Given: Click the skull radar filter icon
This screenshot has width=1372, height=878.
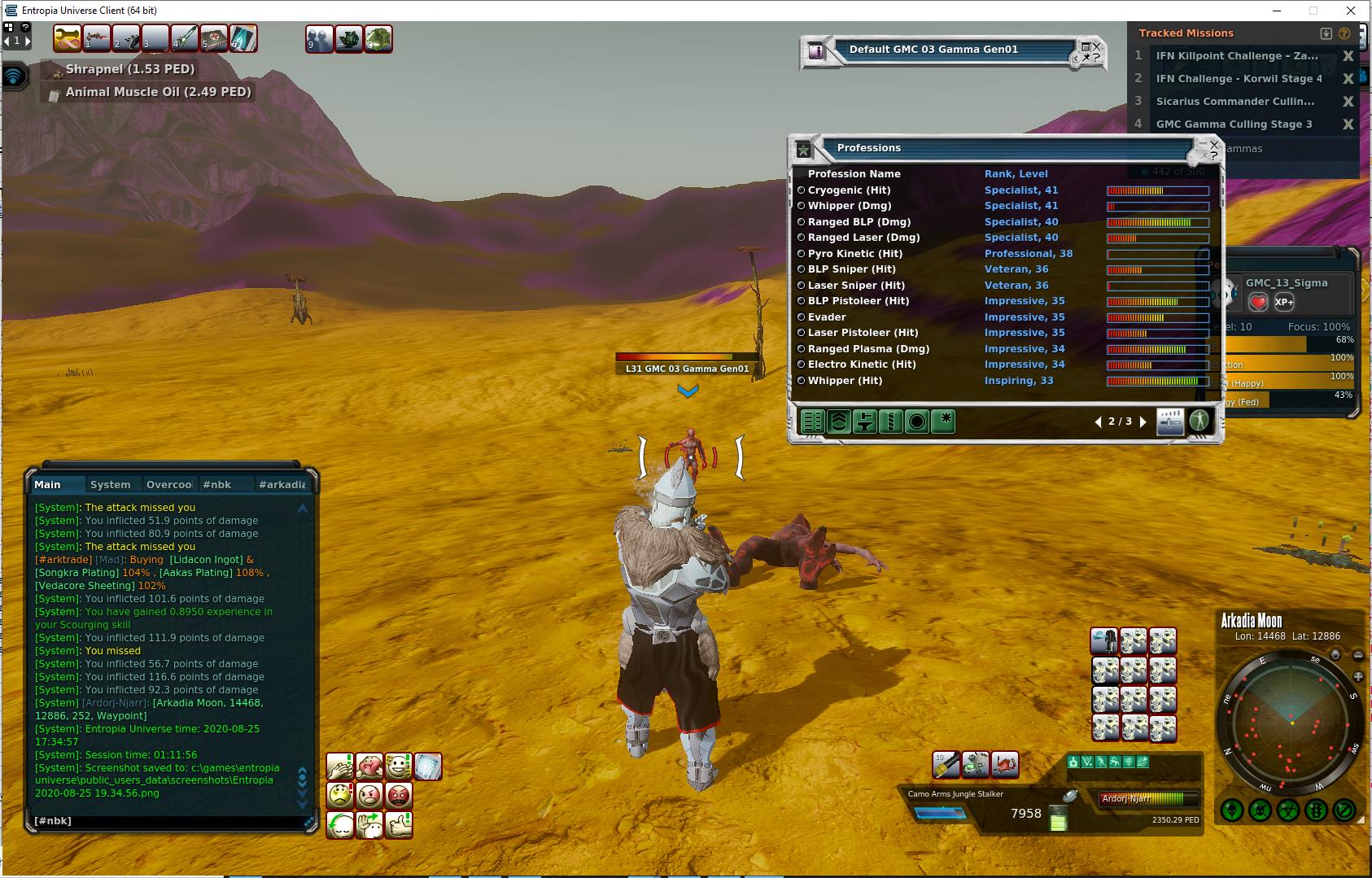Looking at the screenshot, I should tap(1259, 810).
